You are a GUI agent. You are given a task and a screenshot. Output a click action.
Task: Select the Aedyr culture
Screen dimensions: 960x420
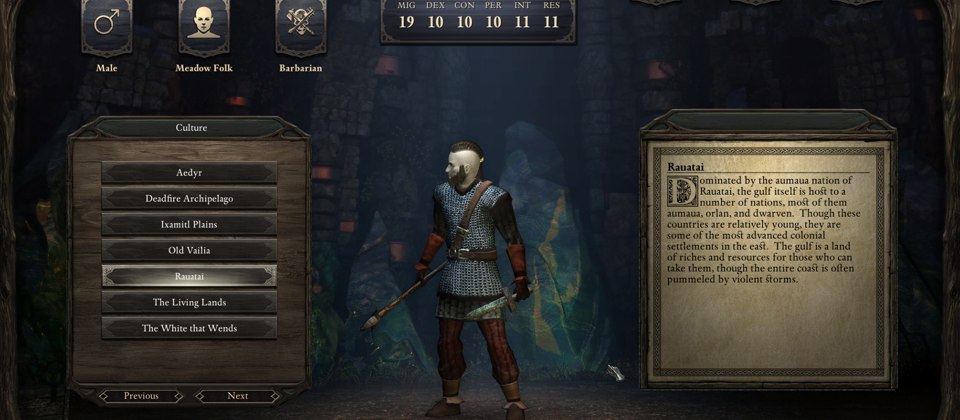[x=189, y=173]
